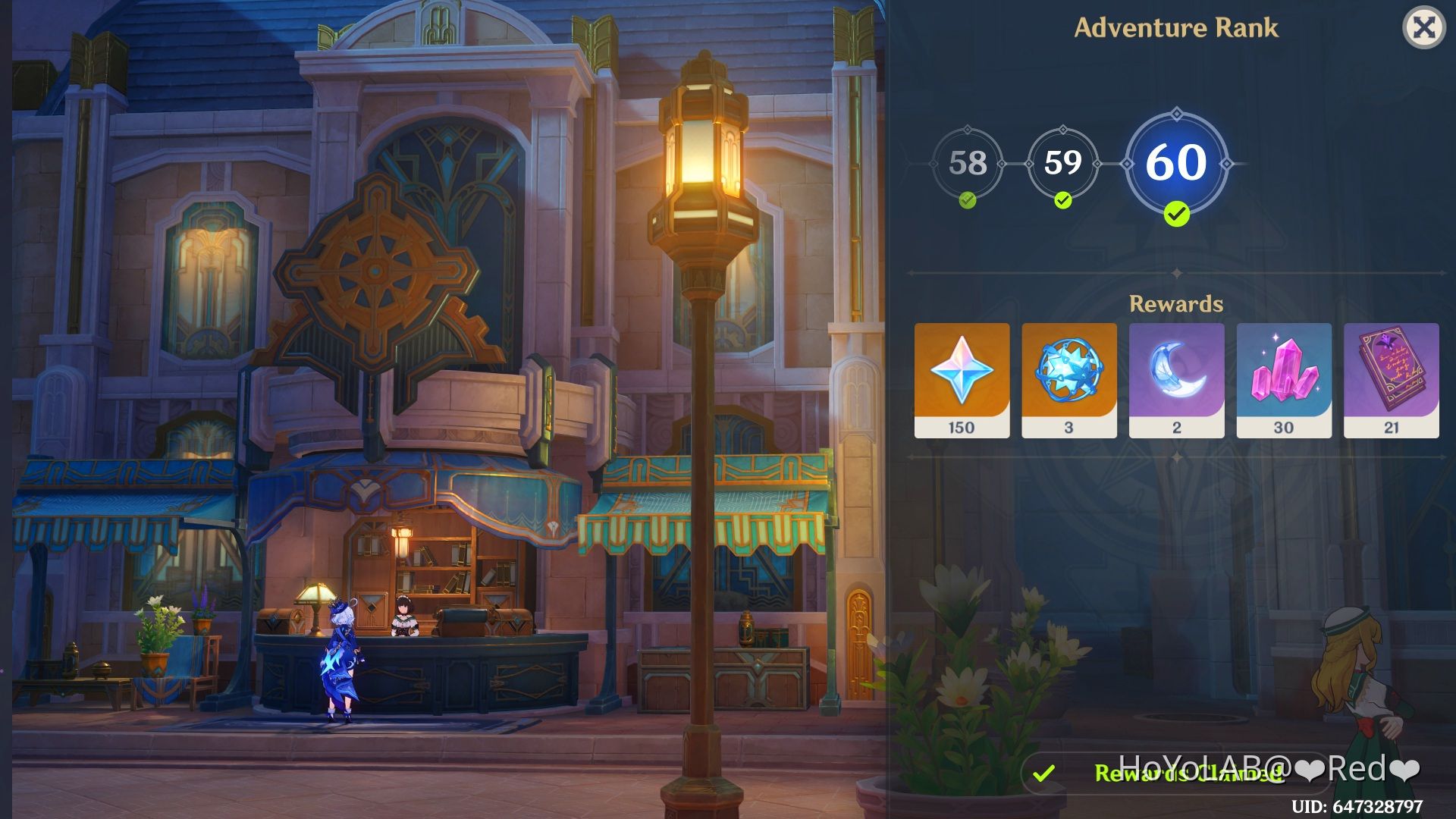Expand the Rewards section divider

(1175, 273)
